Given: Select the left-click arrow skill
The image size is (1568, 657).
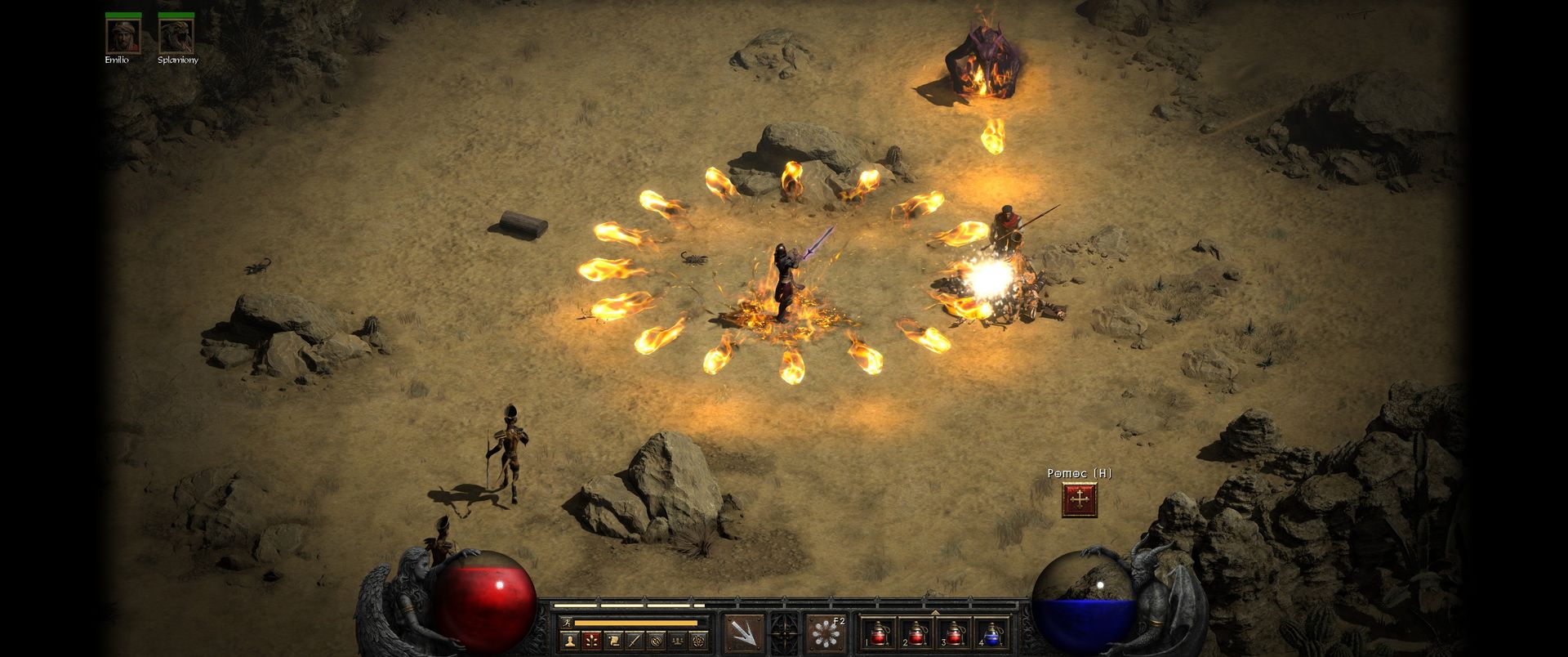Looking at the screenshot, I should (x=745, y=632).
